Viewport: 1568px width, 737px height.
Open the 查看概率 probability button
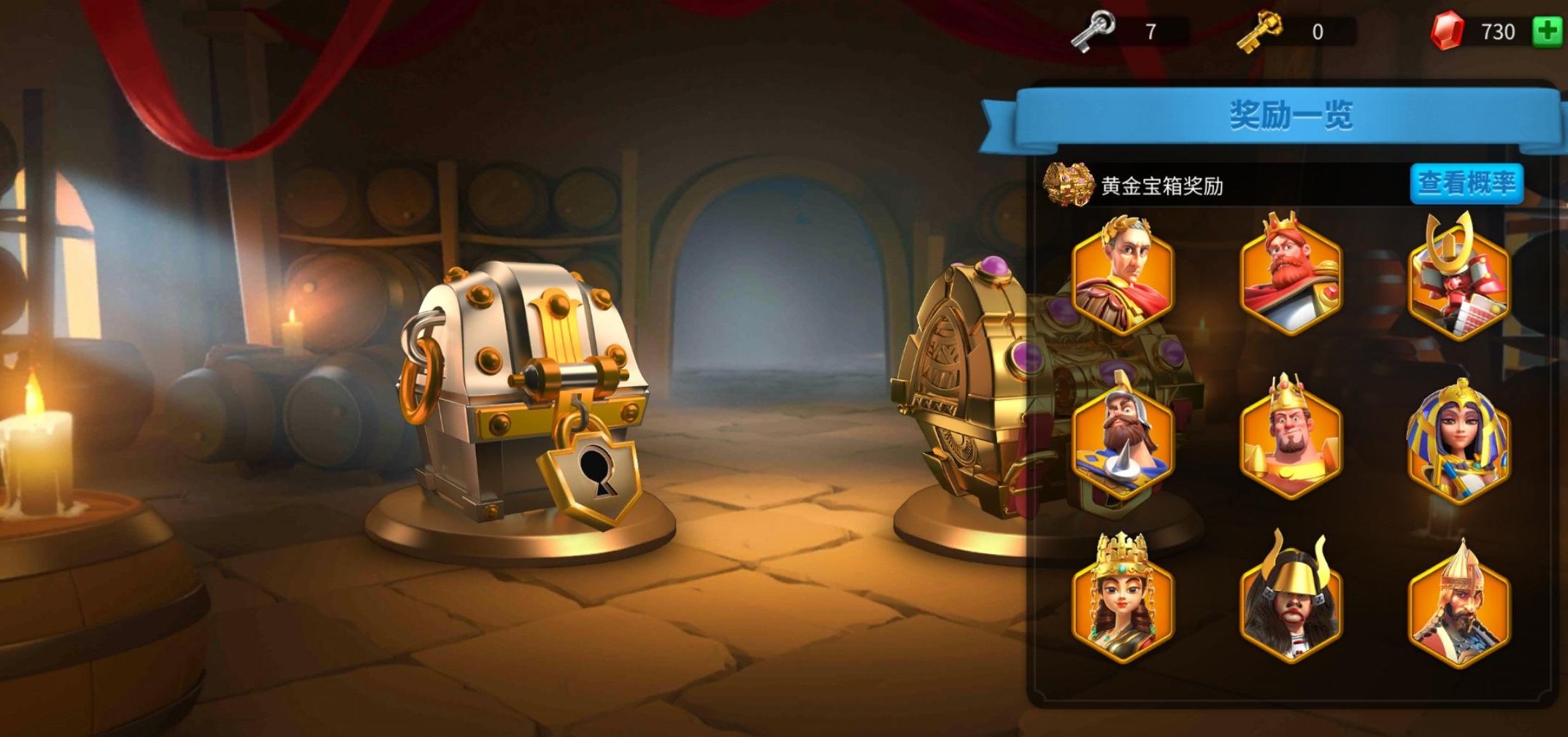point(1467,183)
